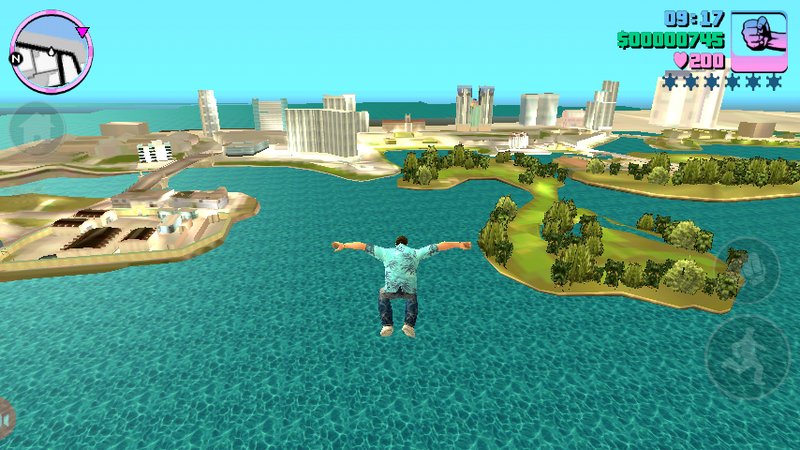Tap the punch fist touch button
Screen dimensions: 800x450
[750, 267]
